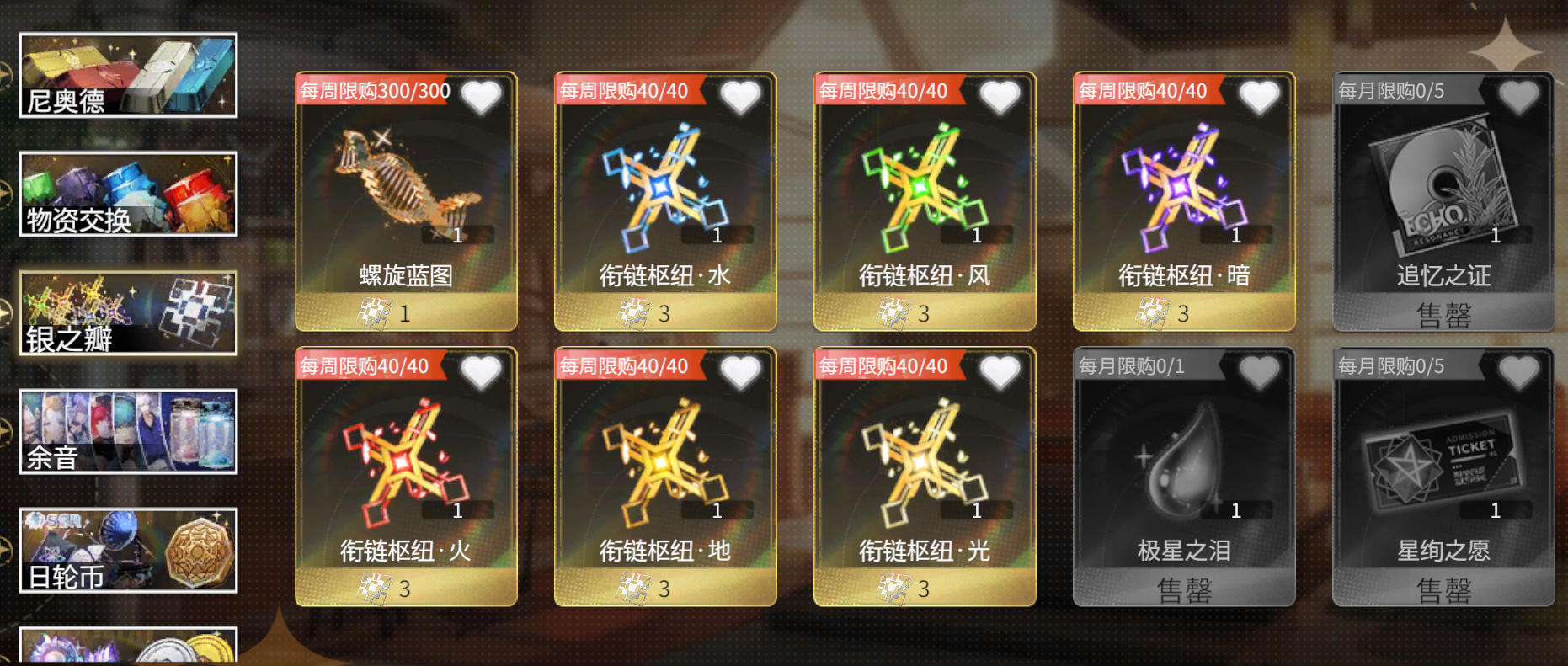Select the 螺旋蓝图 spiral blueprint item
Image resolution: width=1568 pixels, height=666 pixels.
click(404, 194)
